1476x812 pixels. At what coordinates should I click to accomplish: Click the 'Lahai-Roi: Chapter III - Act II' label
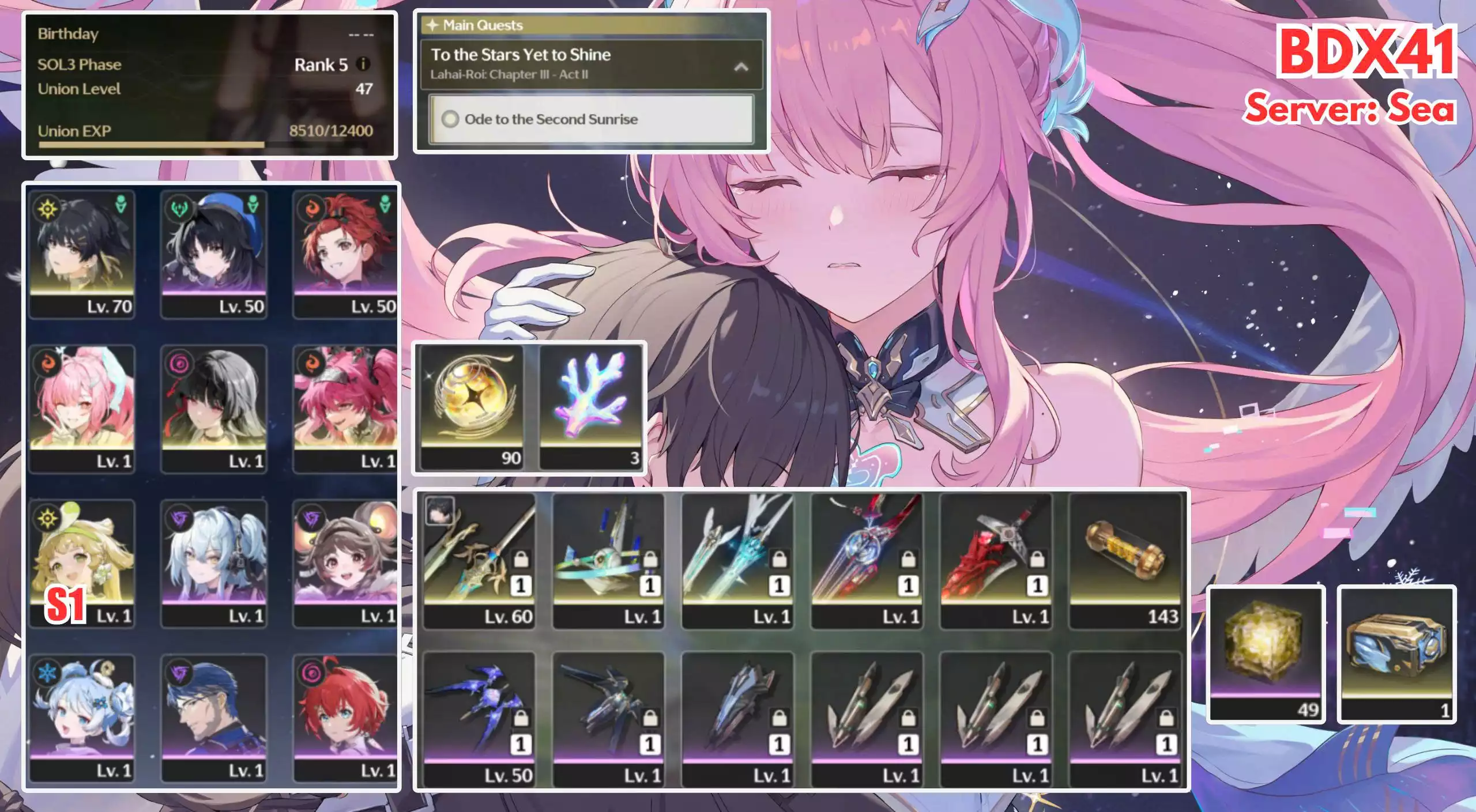point(510,74)
